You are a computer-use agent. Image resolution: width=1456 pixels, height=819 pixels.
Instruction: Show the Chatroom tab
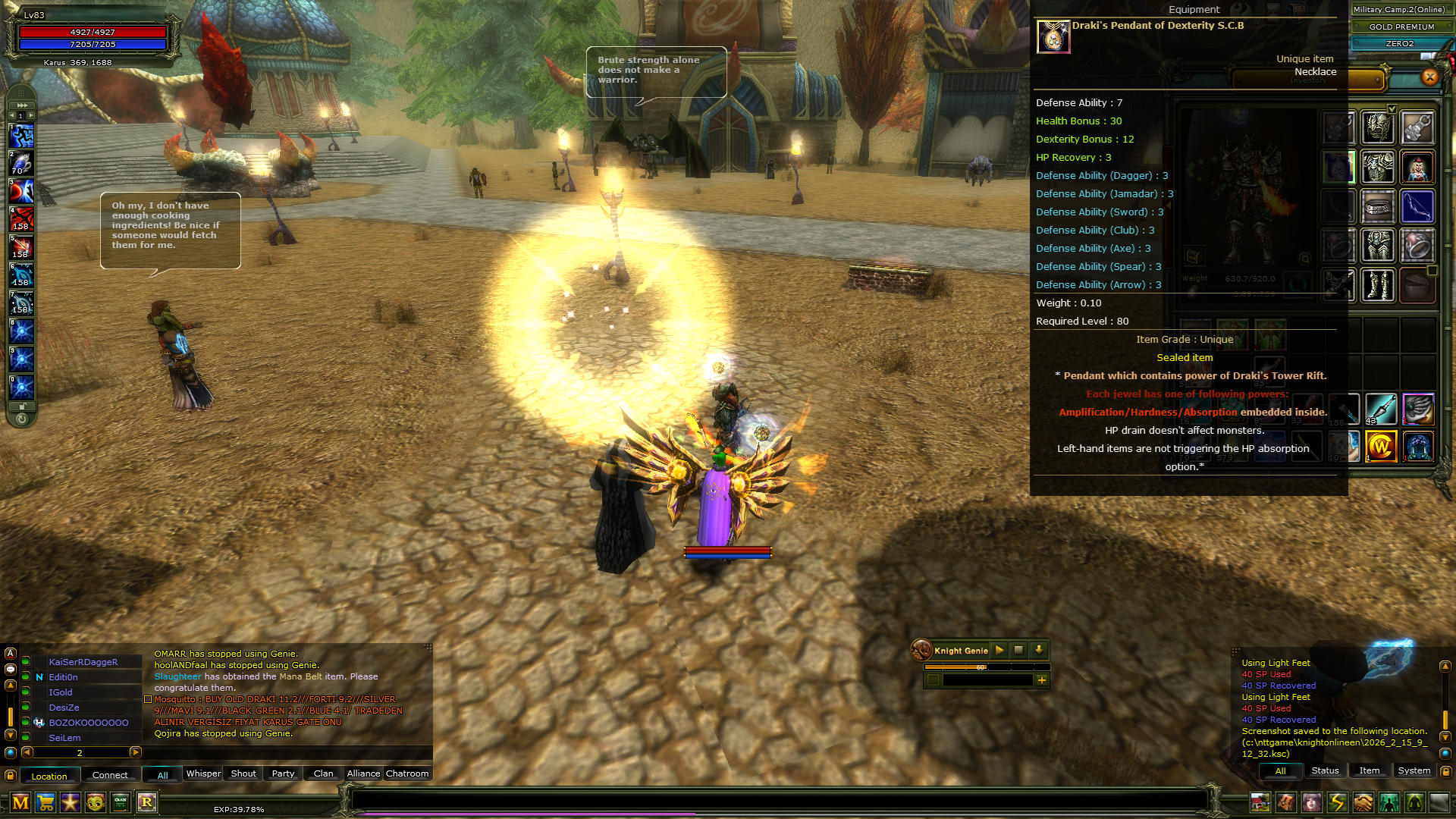[407, 773]
